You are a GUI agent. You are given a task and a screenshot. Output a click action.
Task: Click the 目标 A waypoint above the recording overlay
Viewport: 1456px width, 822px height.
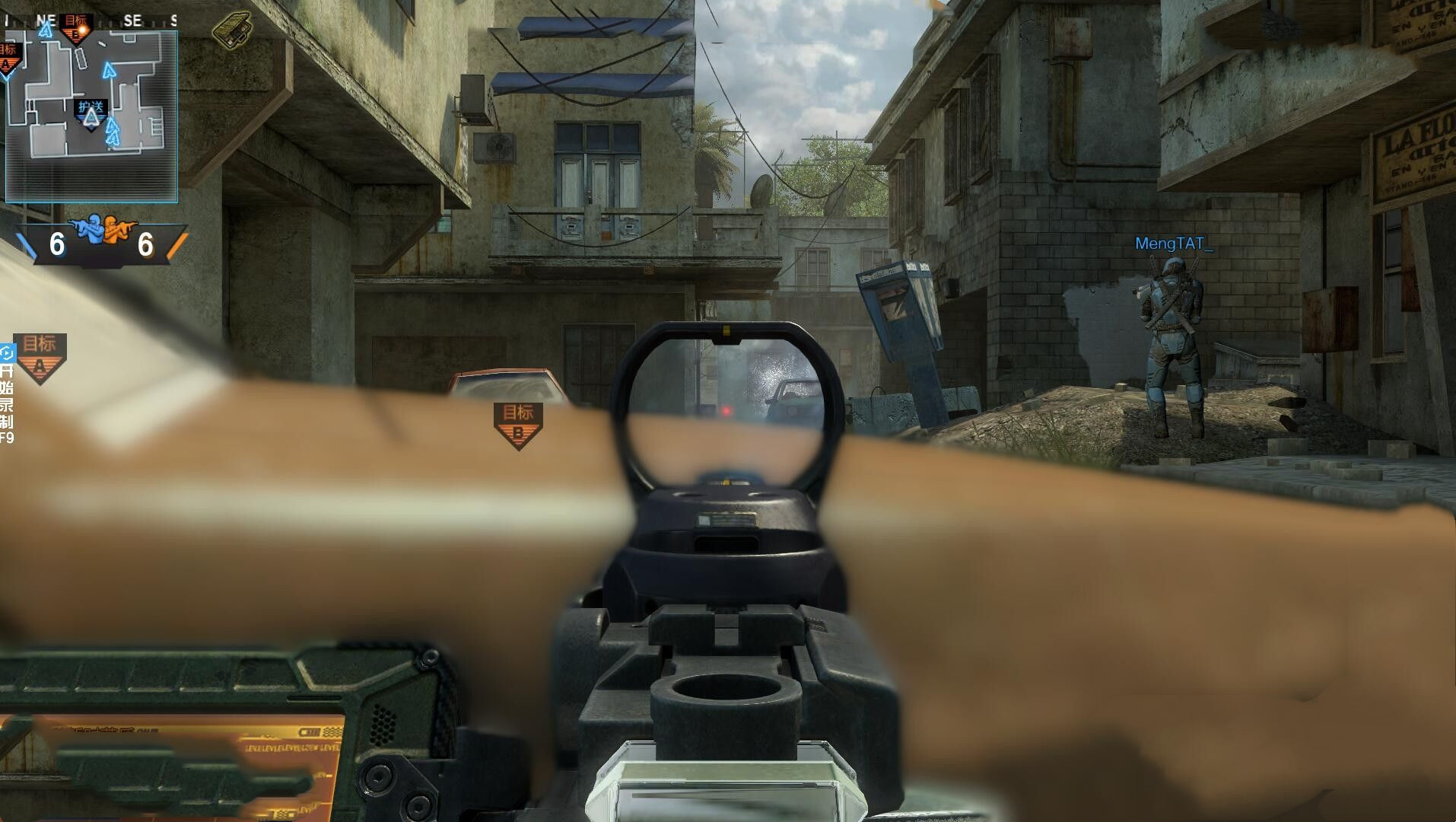coord(40,358)
